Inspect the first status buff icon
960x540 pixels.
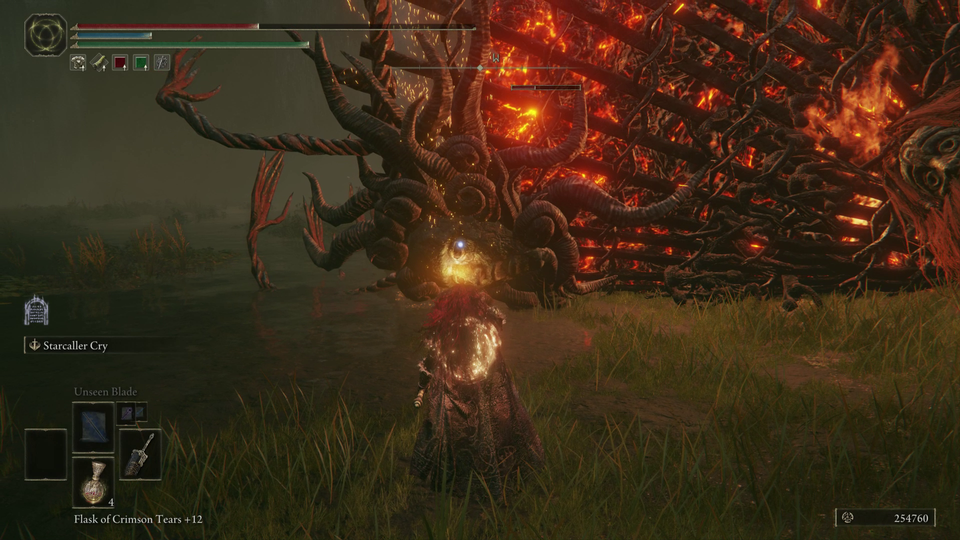point(78,62)
